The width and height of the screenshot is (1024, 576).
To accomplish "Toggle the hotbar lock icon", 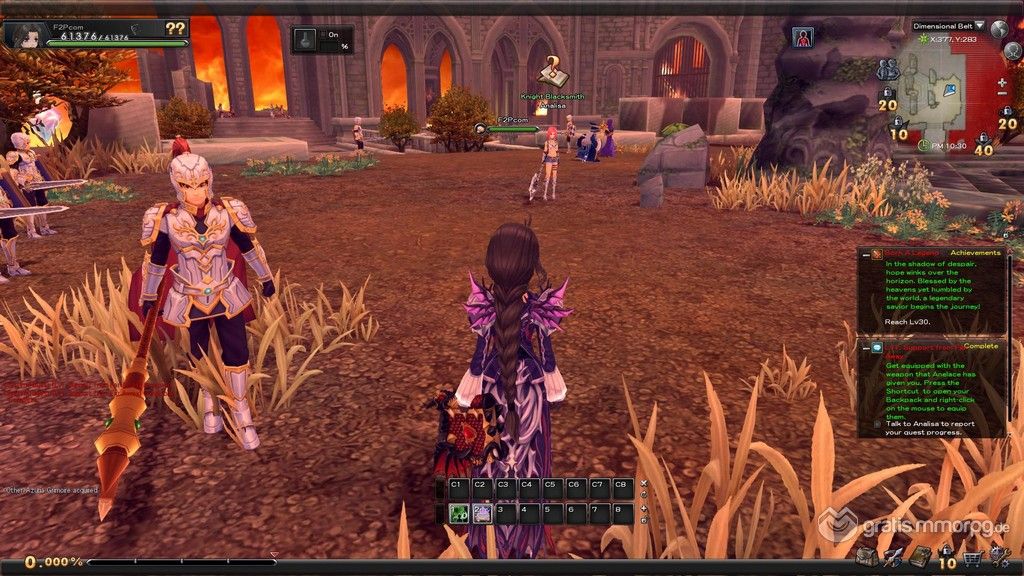I will (x=643, y=520).
